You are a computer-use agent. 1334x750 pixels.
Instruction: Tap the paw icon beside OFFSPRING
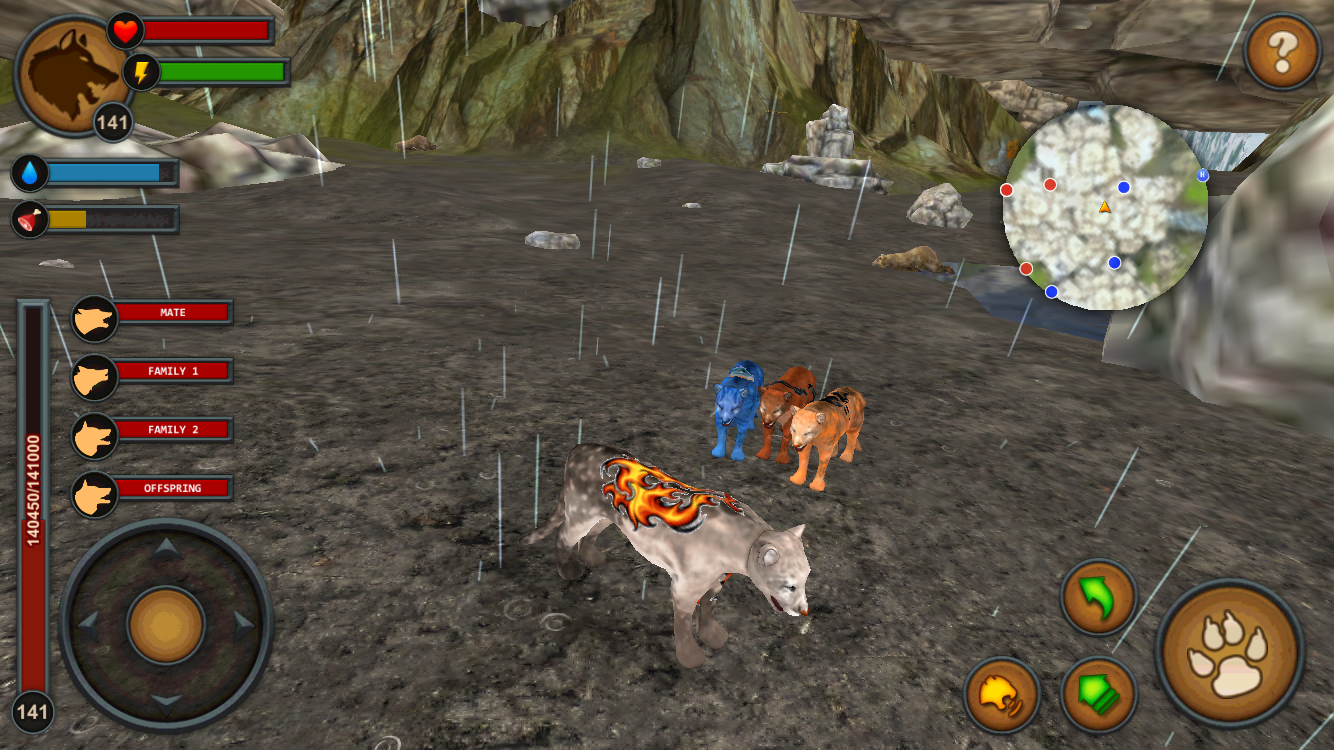(x=95, y=492)
